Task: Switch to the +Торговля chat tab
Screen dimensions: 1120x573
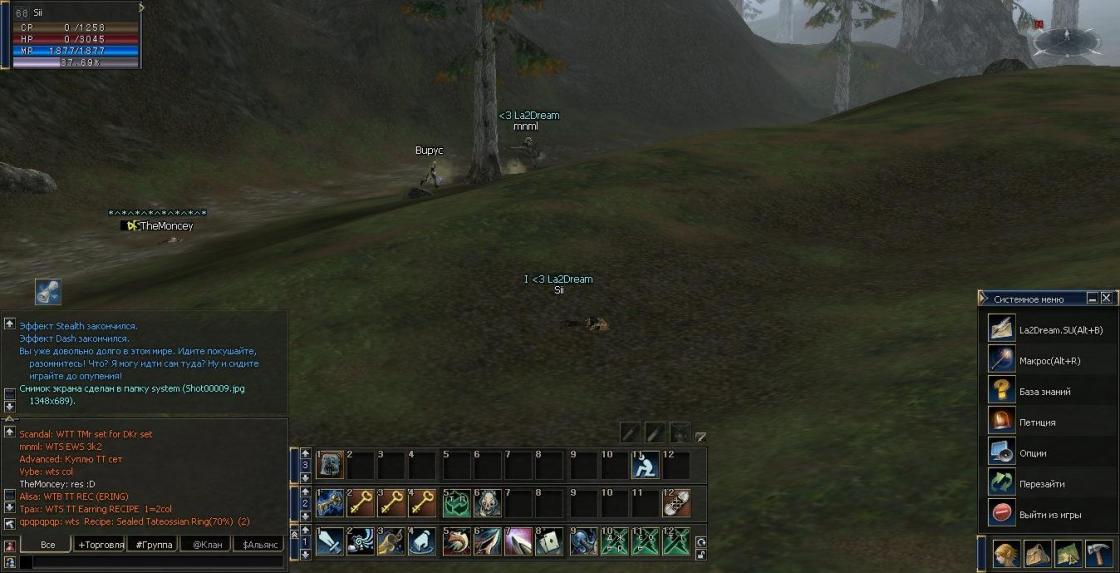Action: [100, 545]
